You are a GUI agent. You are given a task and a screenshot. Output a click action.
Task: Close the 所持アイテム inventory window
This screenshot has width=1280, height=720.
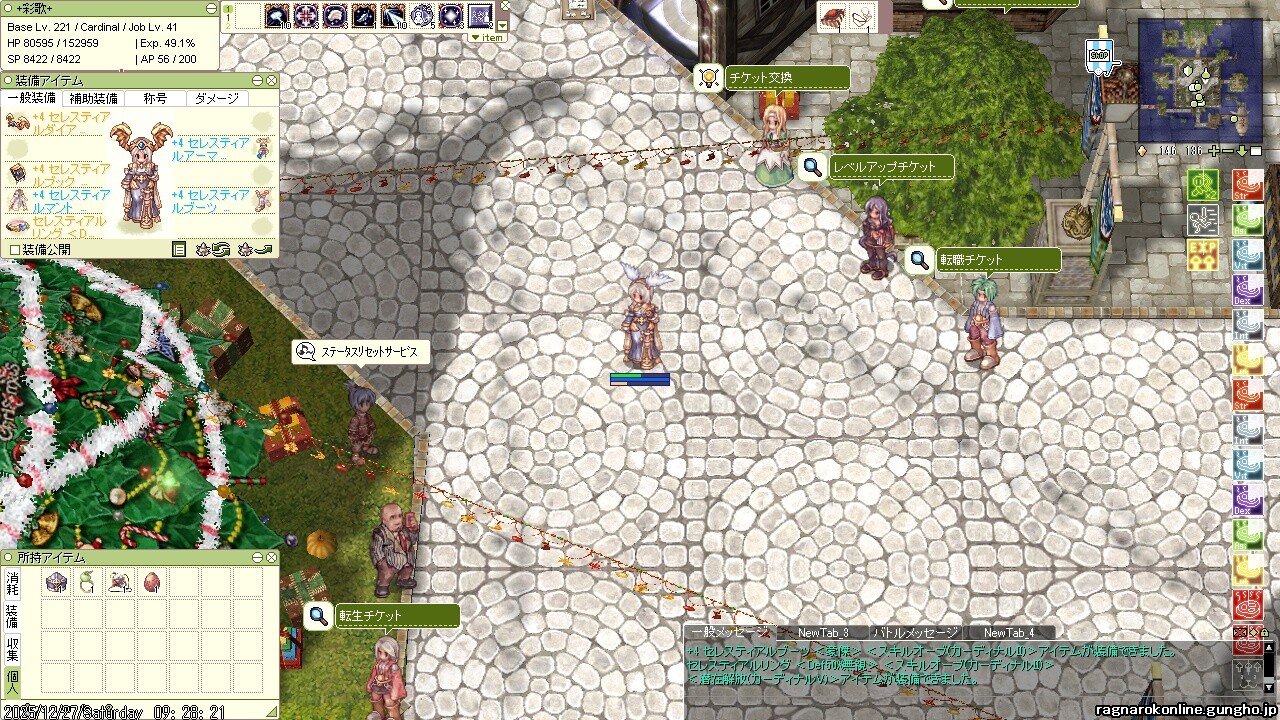(271, 557)
